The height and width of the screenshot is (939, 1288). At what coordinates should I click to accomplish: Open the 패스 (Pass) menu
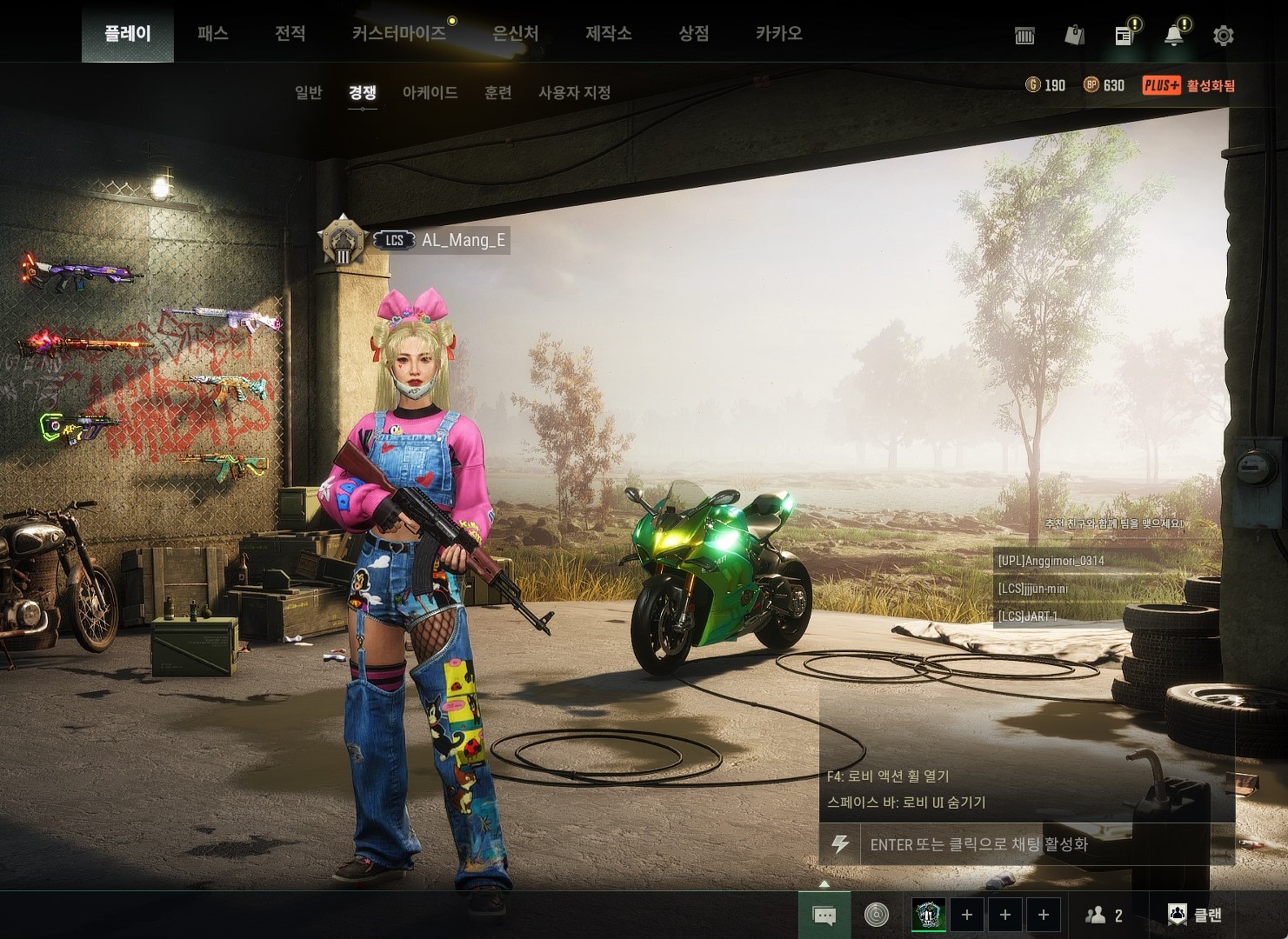pos(212,34)
